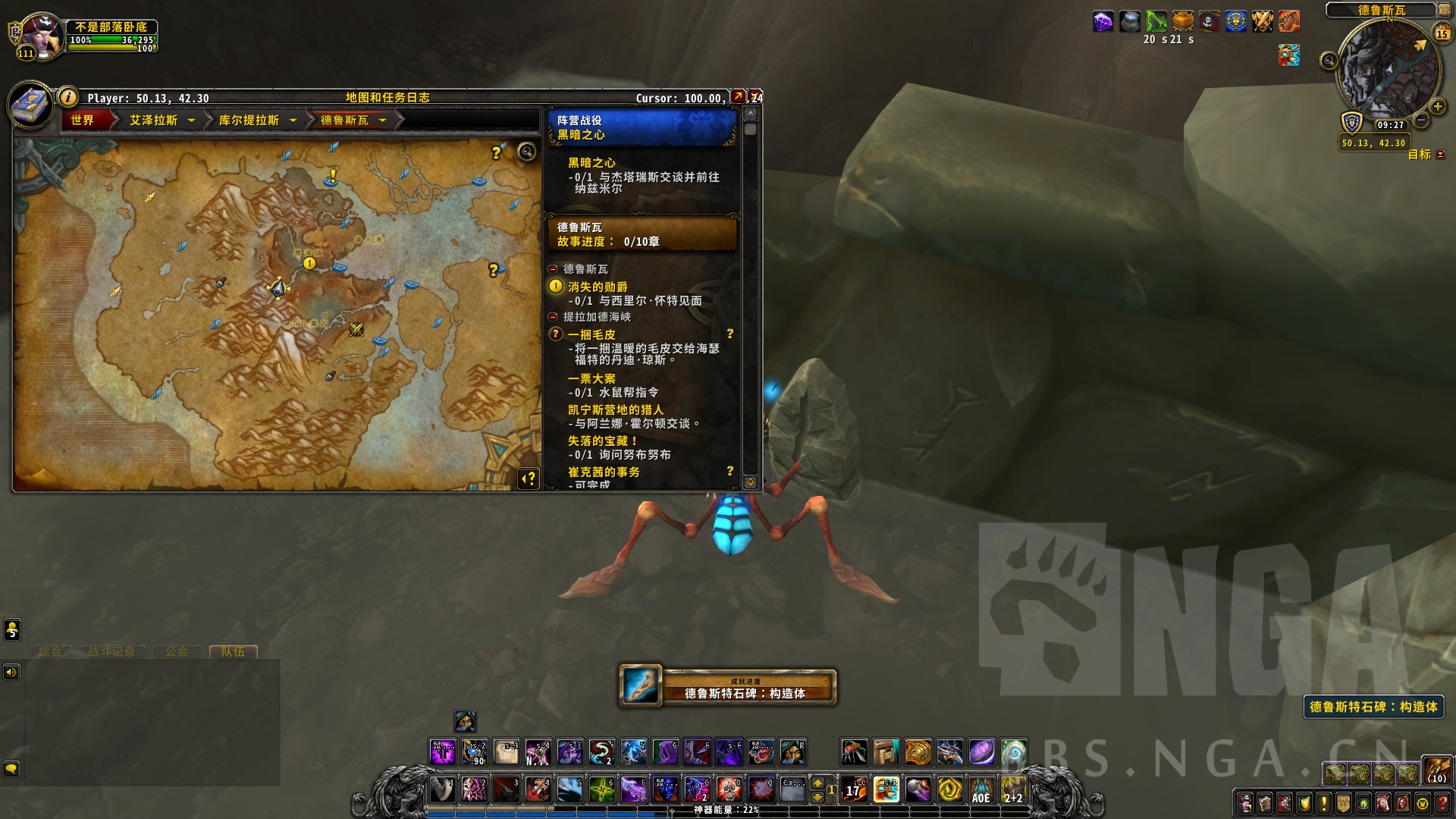Select the 库尔提拉斯 breadcrumb
This screenshot has width=1456, height=819.
click(249, 121)
